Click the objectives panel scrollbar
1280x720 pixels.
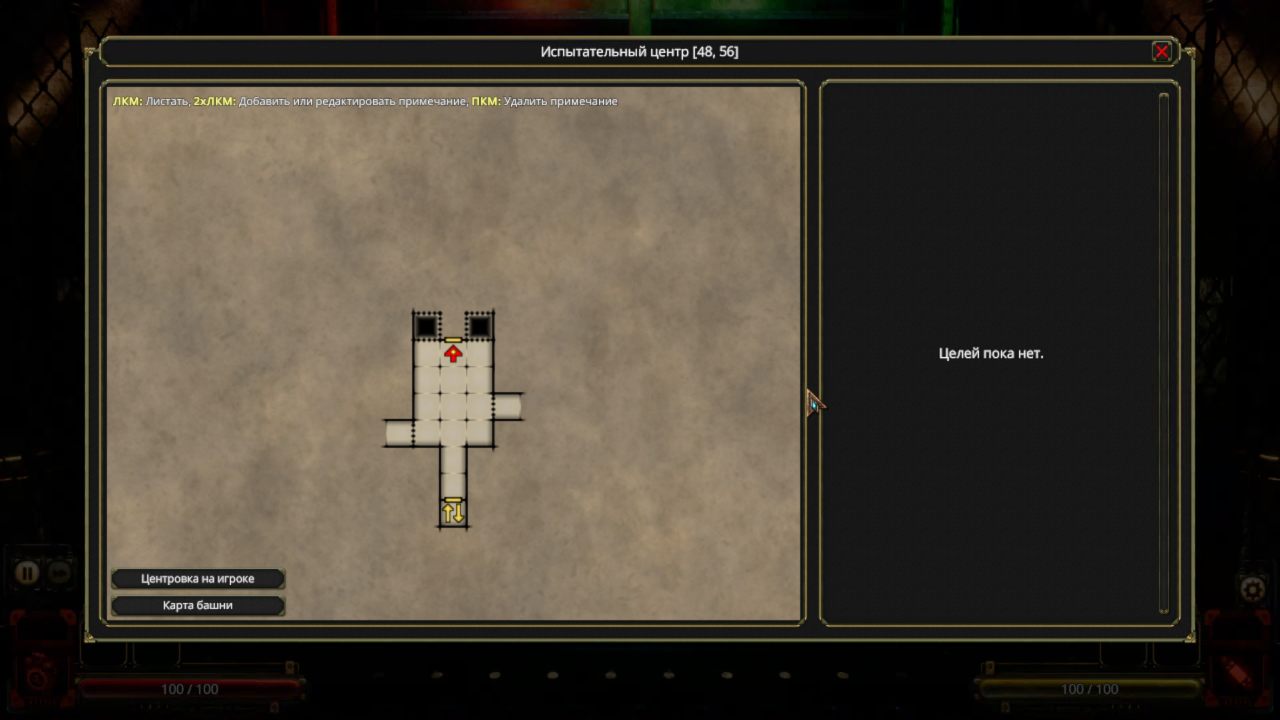click(x=1163, y=352)
